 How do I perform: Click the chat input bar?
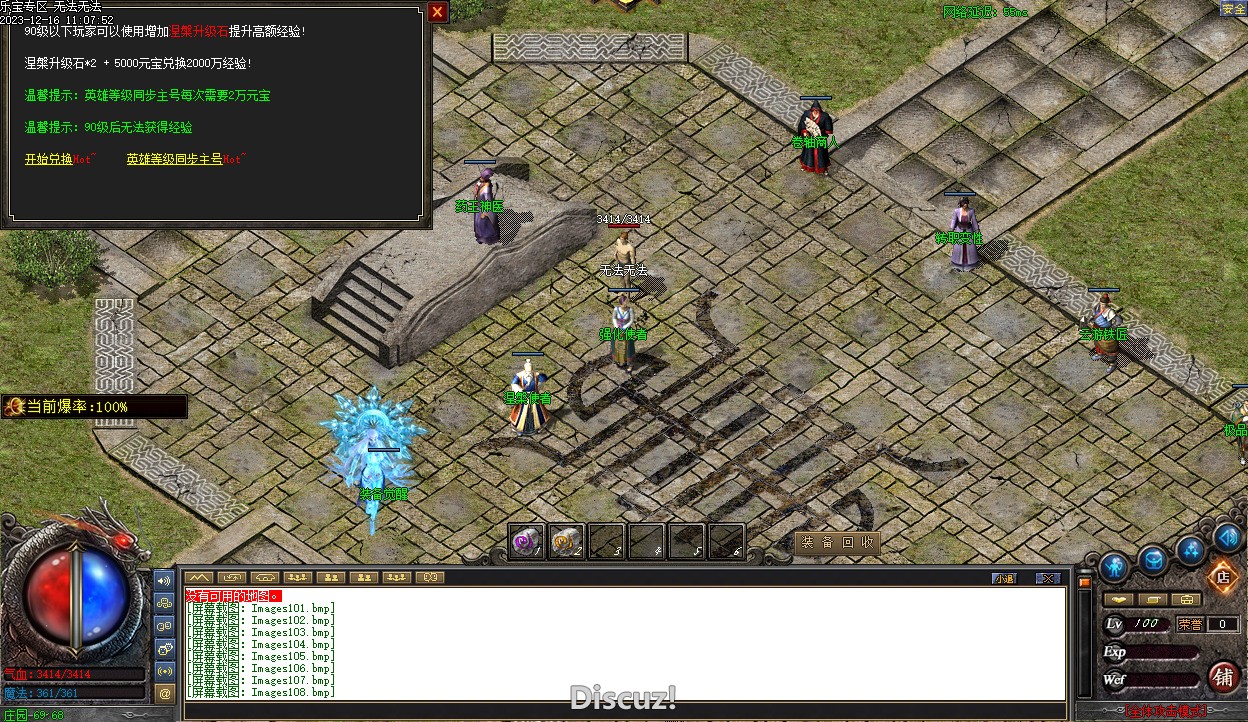(620, 708)
